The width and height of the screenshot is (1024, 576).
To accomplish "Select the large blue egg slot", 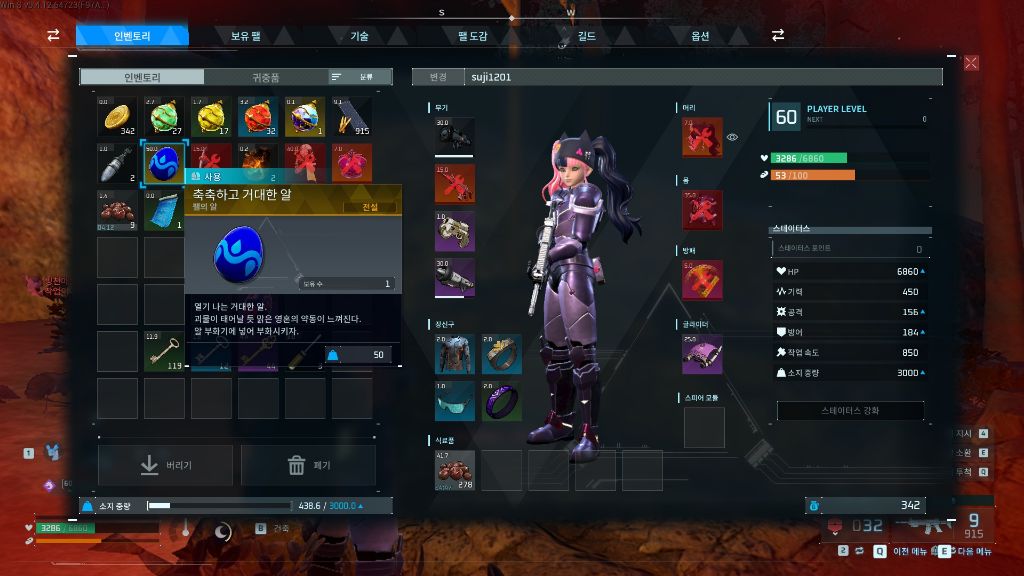I will point(164,163).
